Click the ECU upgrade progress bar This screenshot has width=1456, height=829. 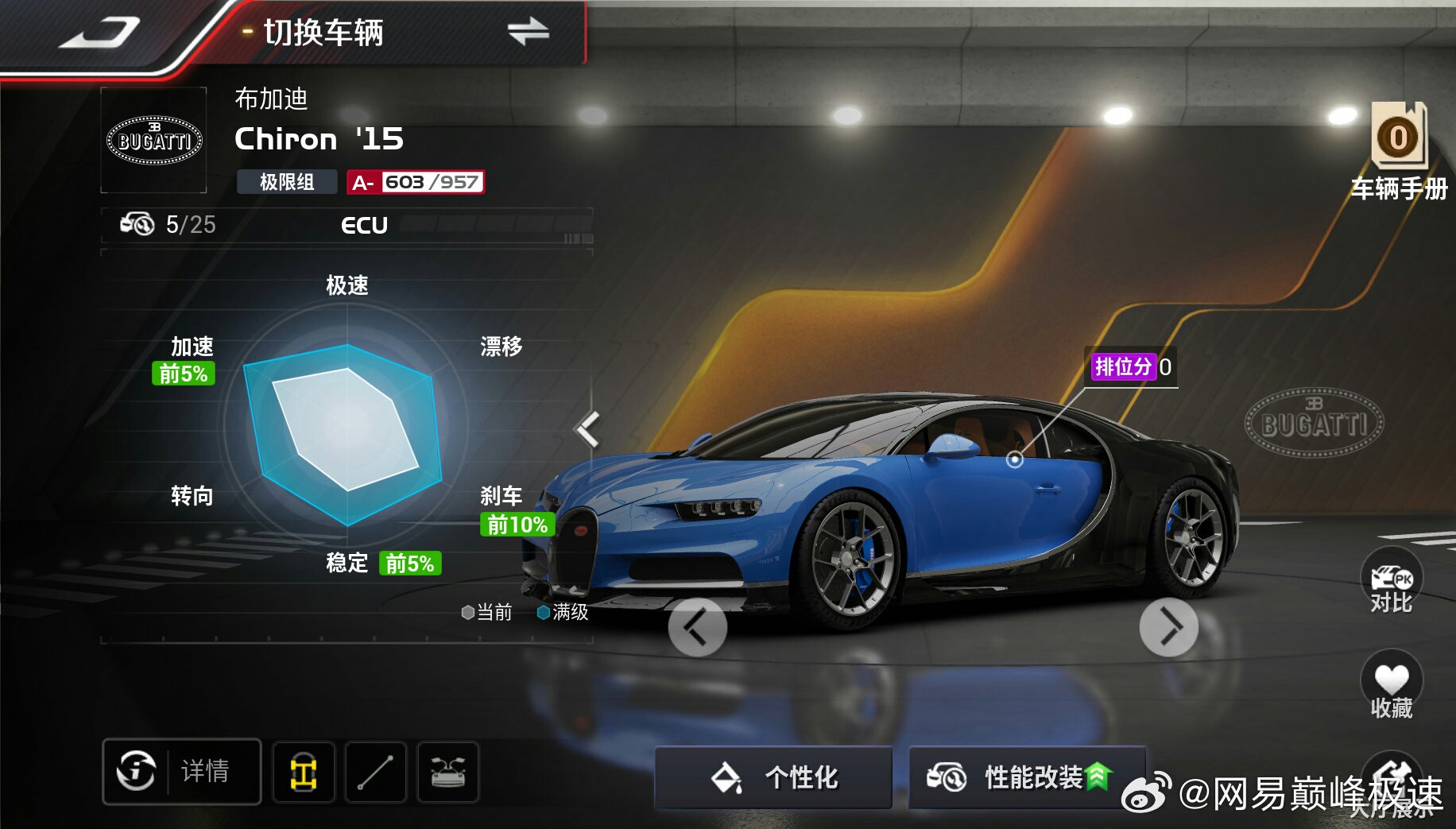494,225
